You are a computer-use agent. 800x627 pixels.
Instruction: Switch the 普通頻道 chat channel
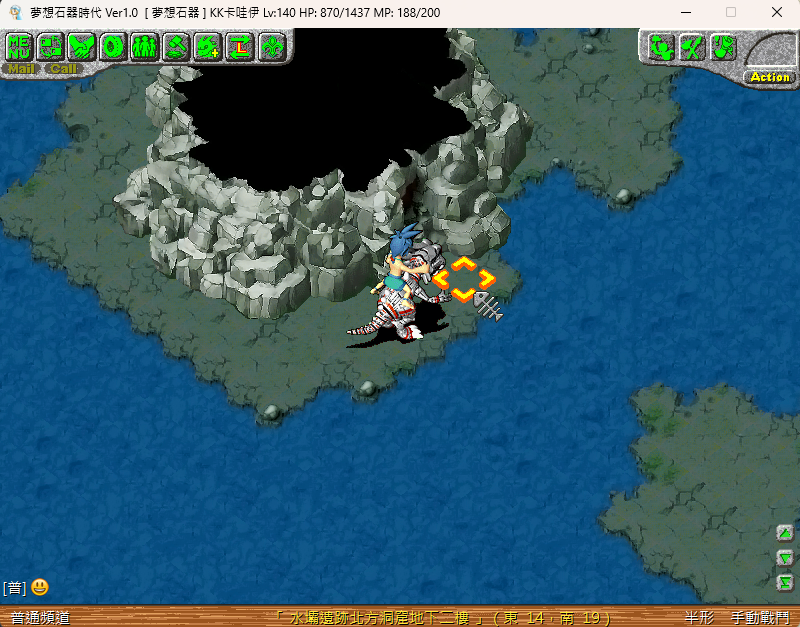[x=40, y=618]
